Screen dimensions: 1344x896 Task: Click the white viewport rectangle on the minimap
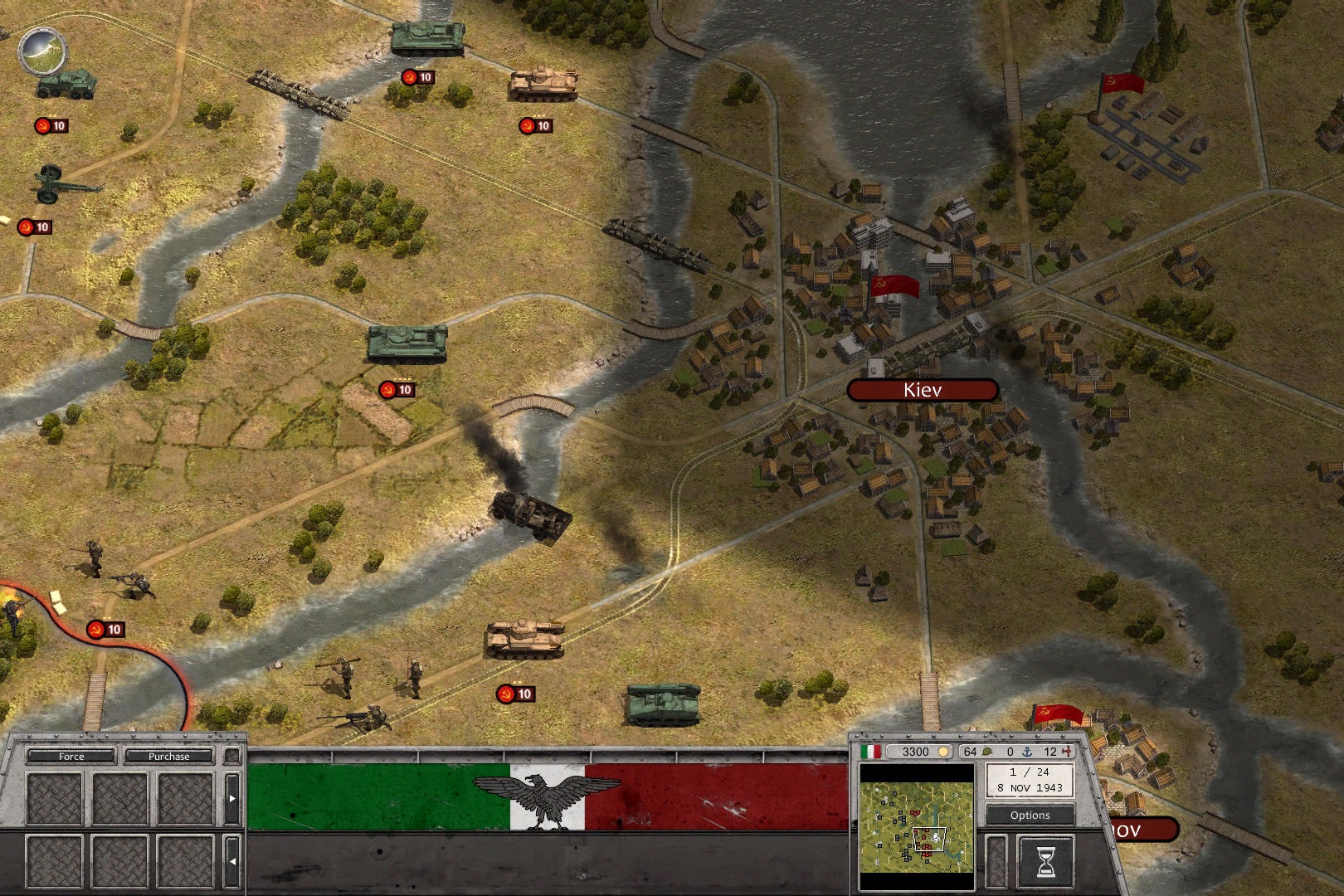[930, 839]
